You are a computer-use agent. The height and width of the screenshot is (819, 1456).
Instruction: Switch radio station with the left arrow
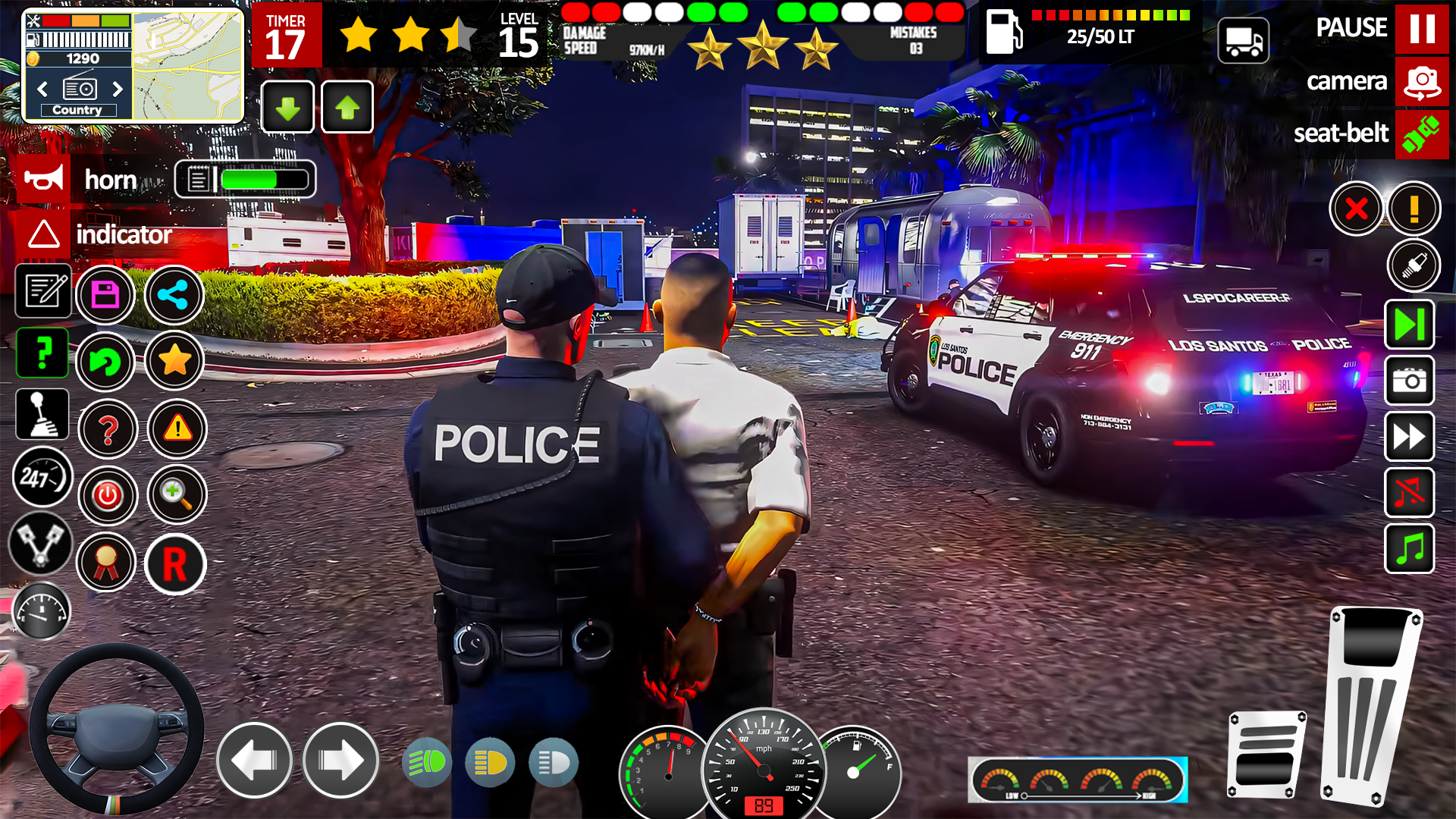pyautogui.click(x=42, y=89)
